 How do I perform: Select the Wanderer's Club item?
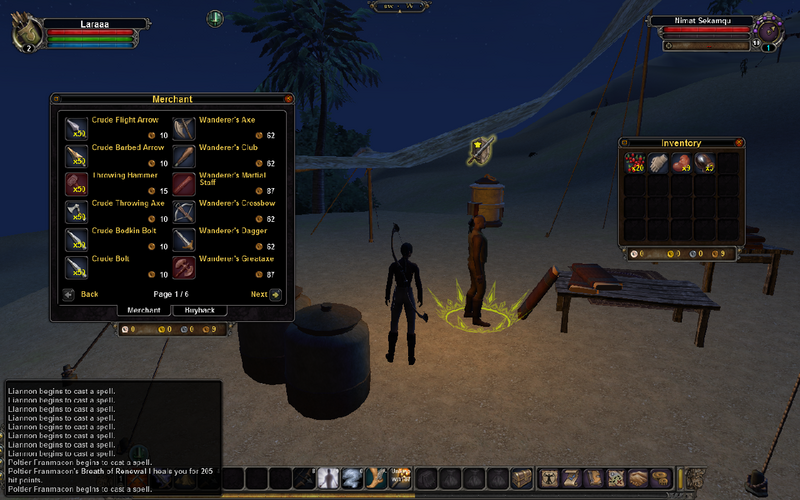[185, 156]
